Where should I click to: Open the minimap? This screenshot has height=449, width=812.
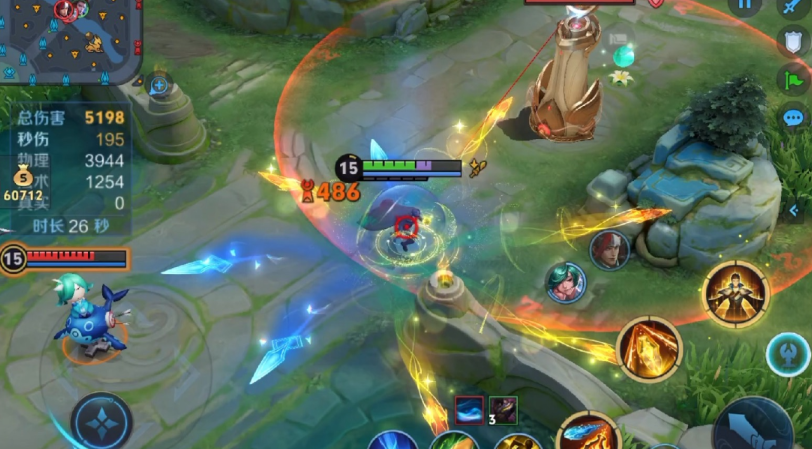[70, 40]
